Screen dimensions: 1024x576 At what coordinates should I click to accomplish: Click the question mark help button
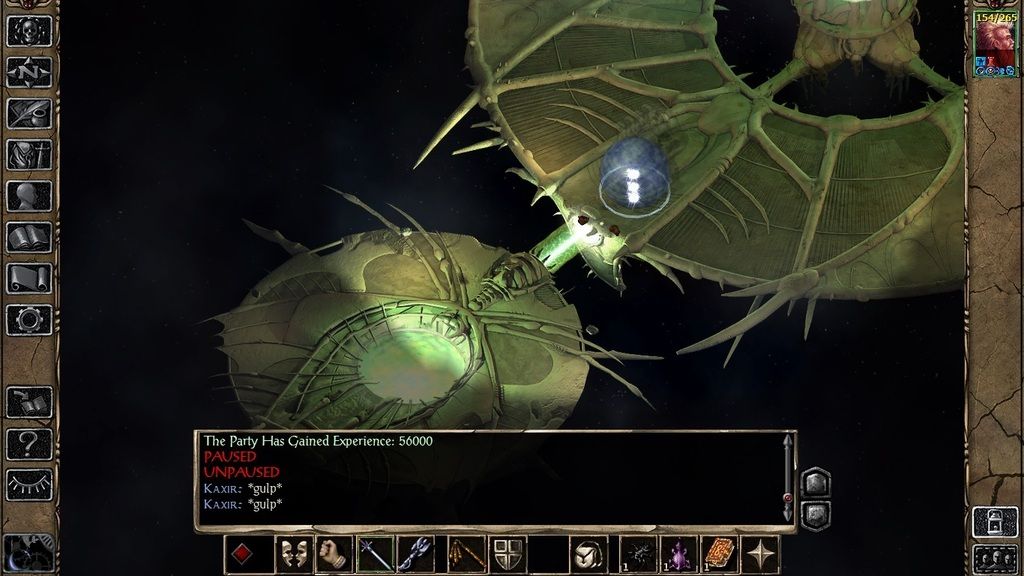[29, 443]
